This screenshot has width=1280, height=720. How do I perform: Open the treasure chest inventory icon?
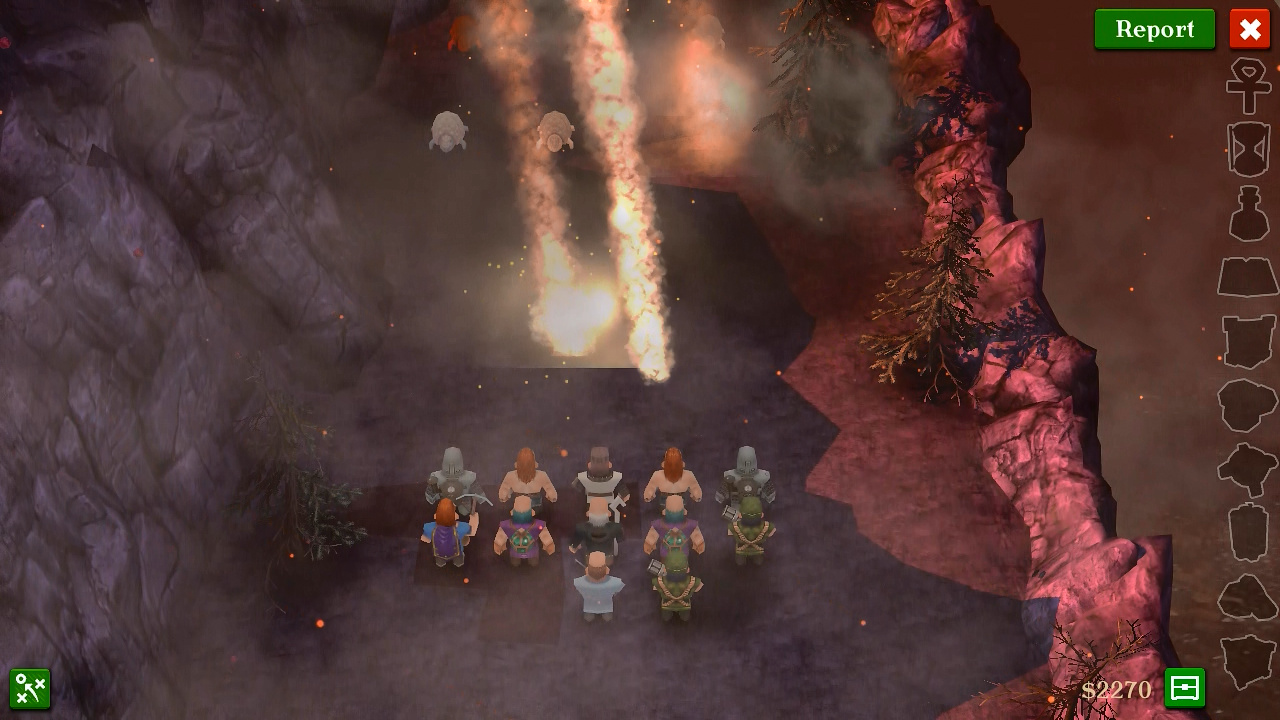click(x=1184, y=688)
